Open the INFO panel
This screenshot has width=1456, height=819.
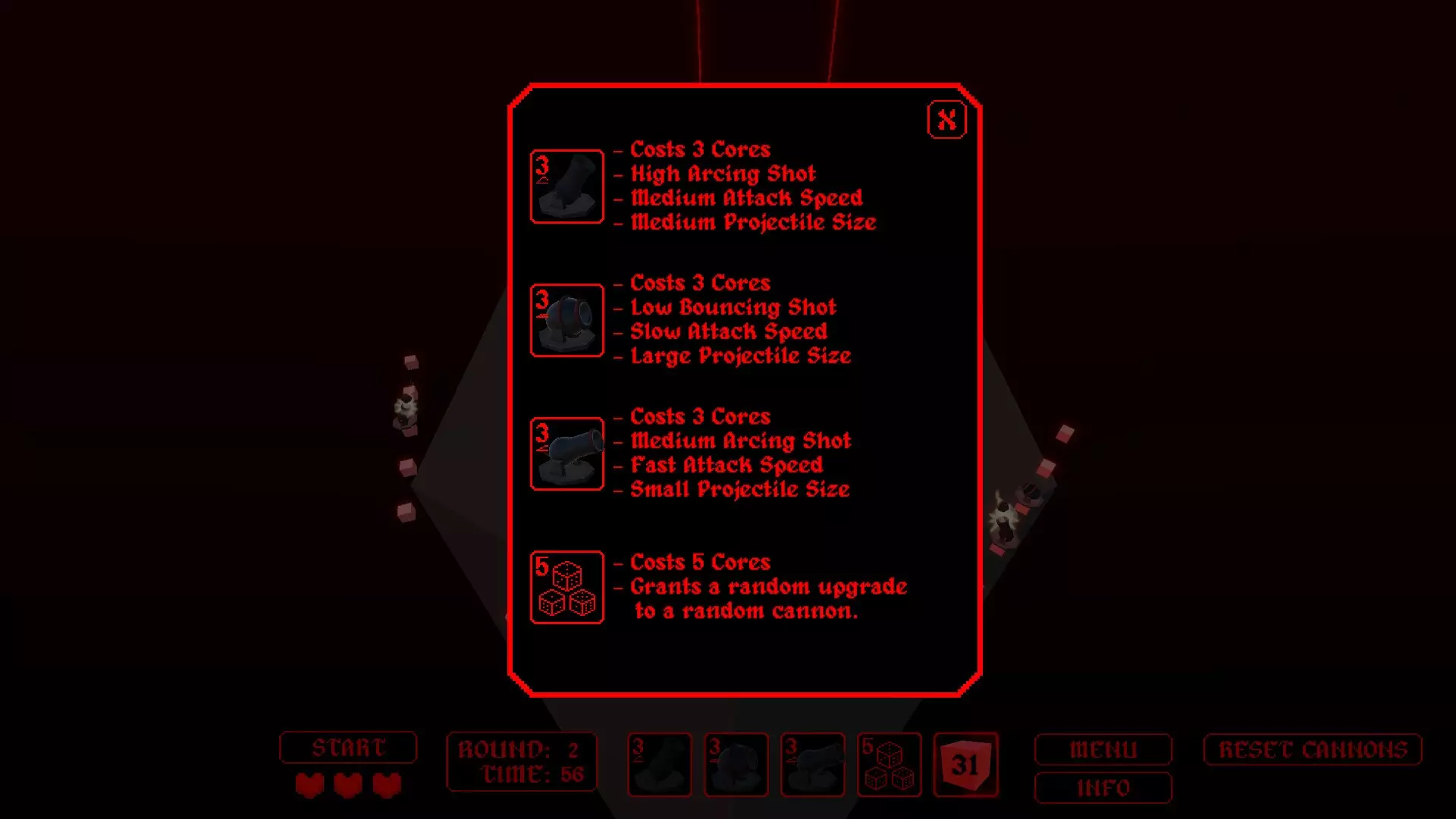1103,789
